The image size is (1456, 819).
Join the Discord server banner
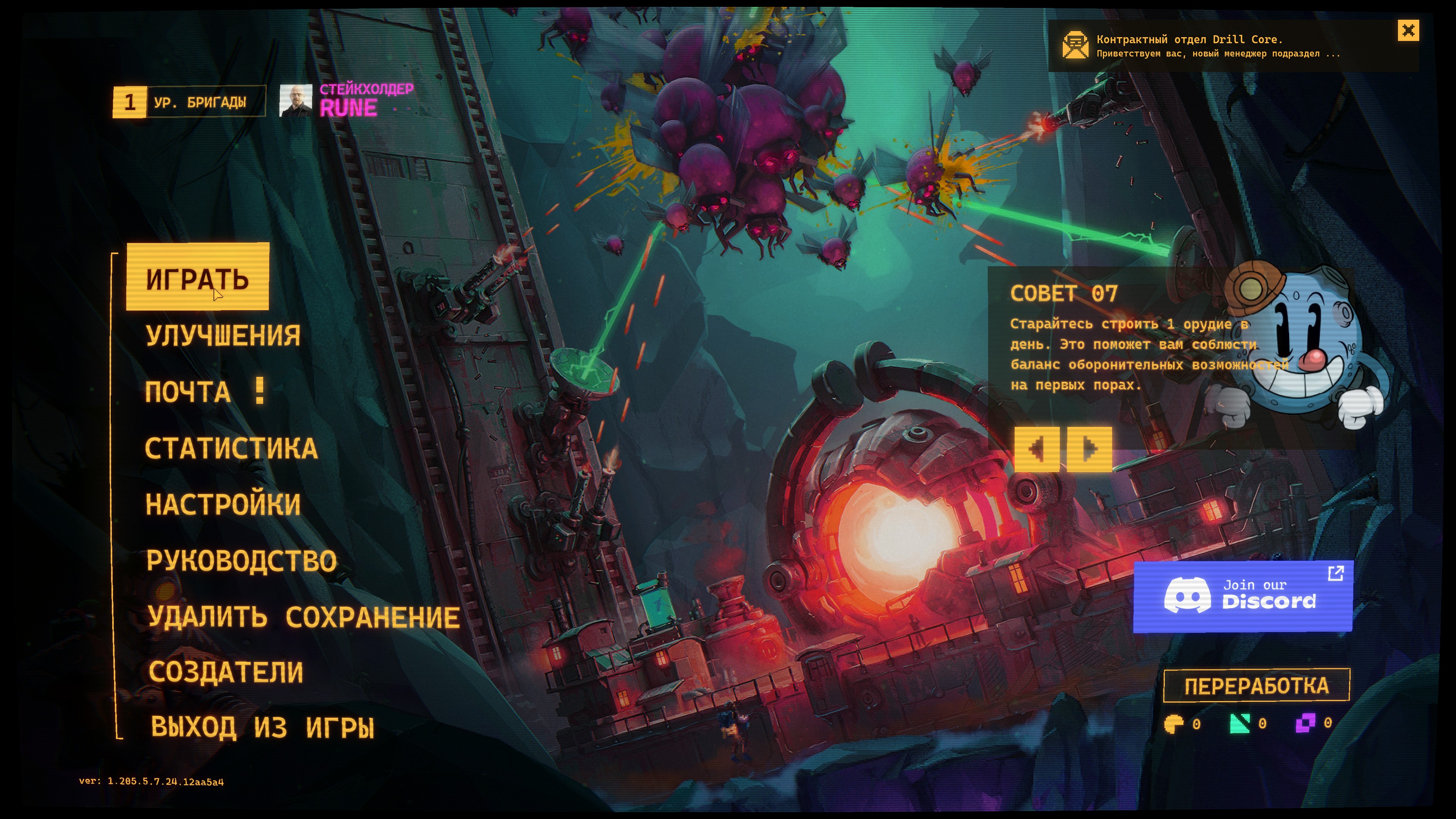coord(1243,596)
